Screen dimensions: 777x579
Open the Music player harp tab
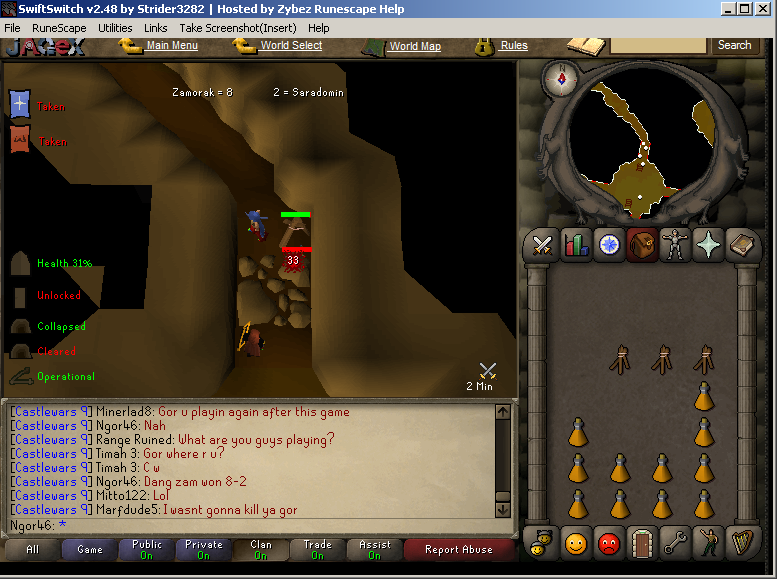[741, 543]
